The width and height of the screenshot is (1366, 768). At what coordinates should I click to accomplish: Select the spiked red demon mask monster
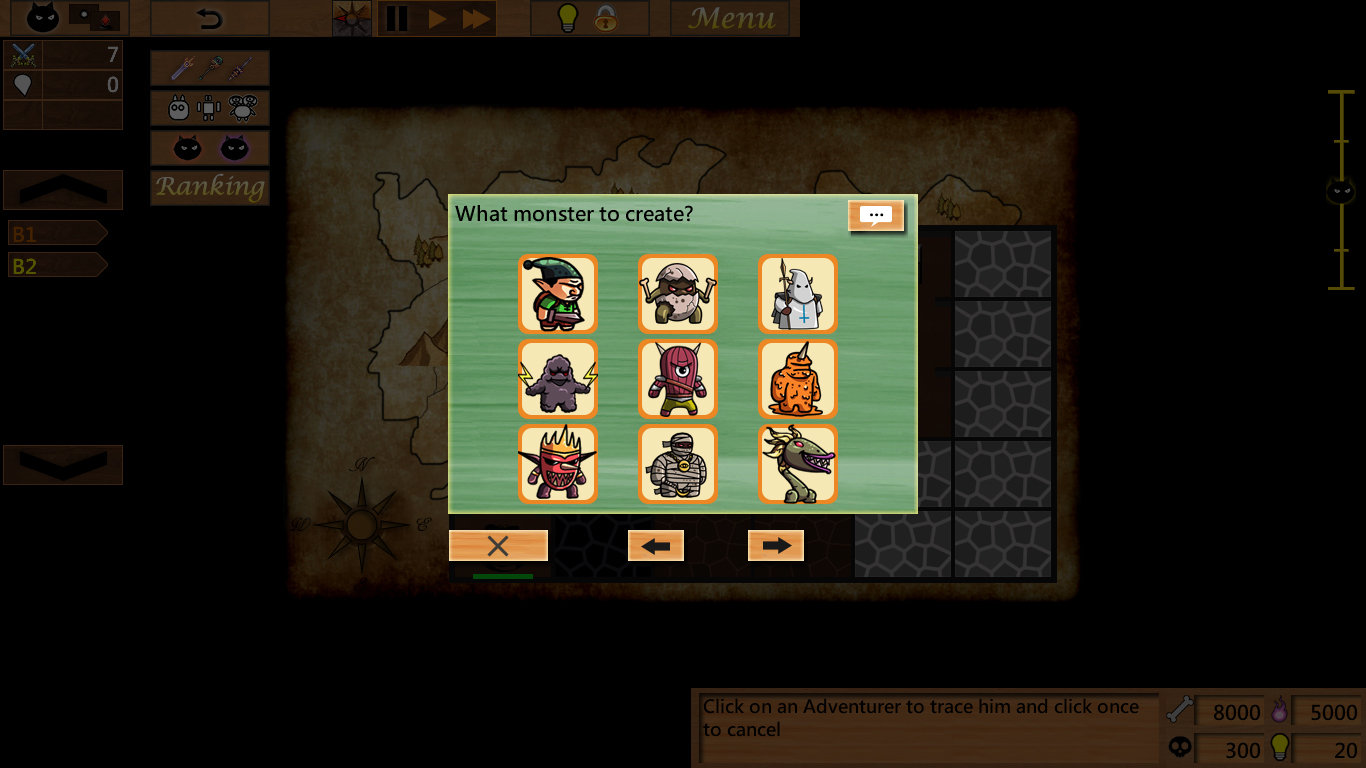pyautogui.click(x=557, y=463)
